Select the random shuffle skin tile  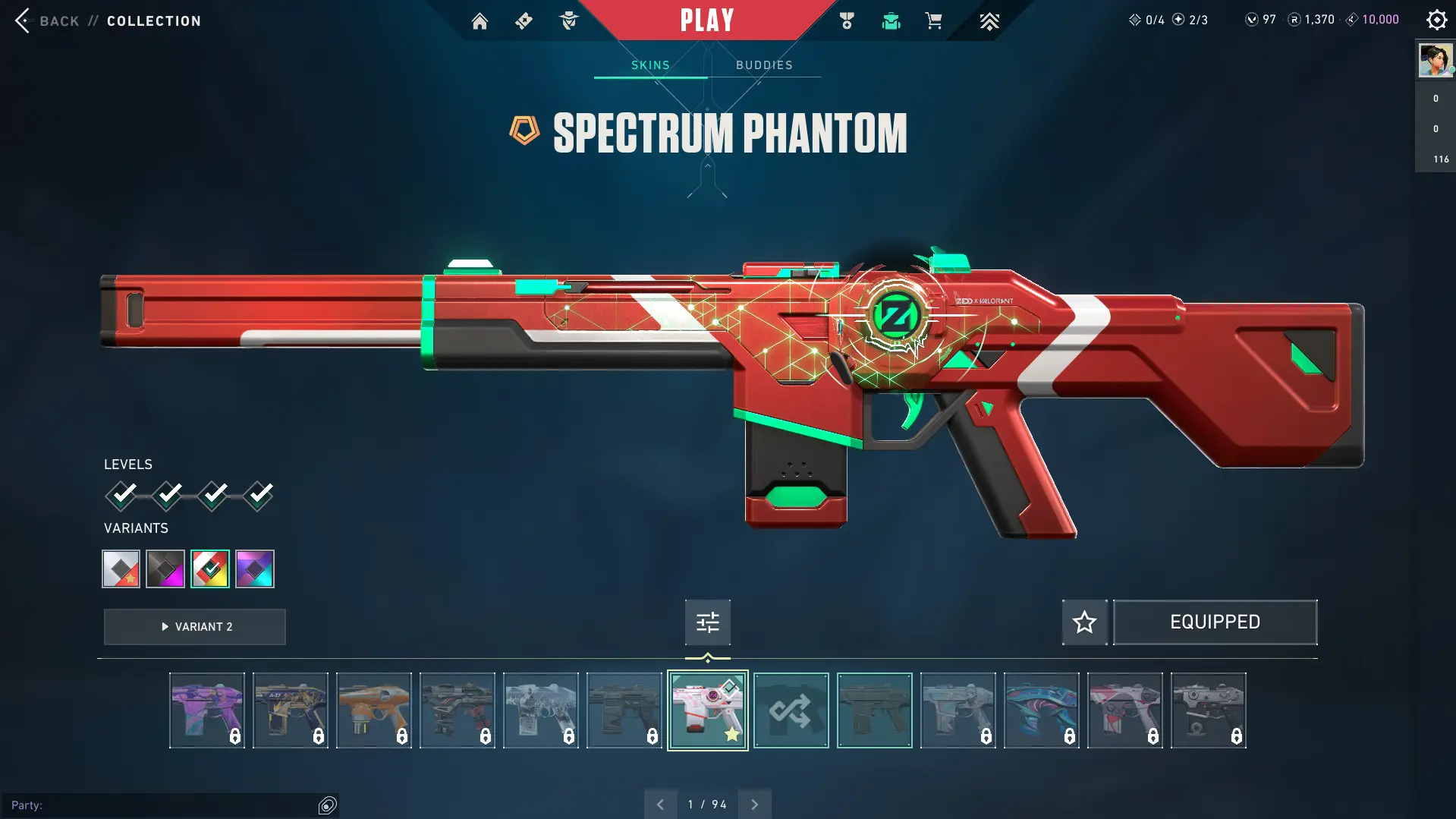[x=791, y=710]
